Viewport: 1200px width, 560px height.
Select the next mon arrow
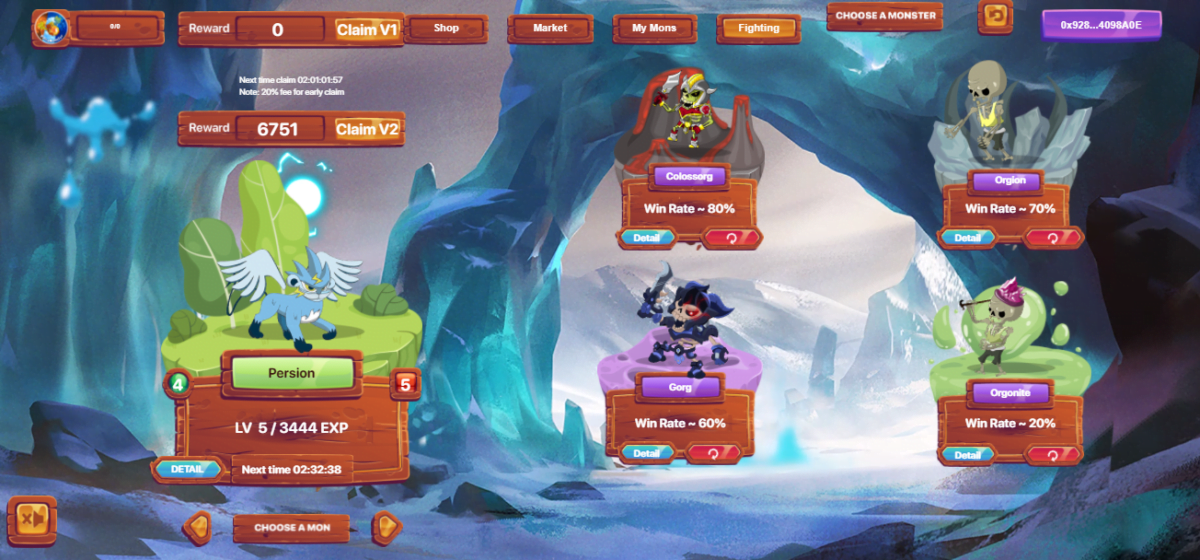click(x=386, y=526)
